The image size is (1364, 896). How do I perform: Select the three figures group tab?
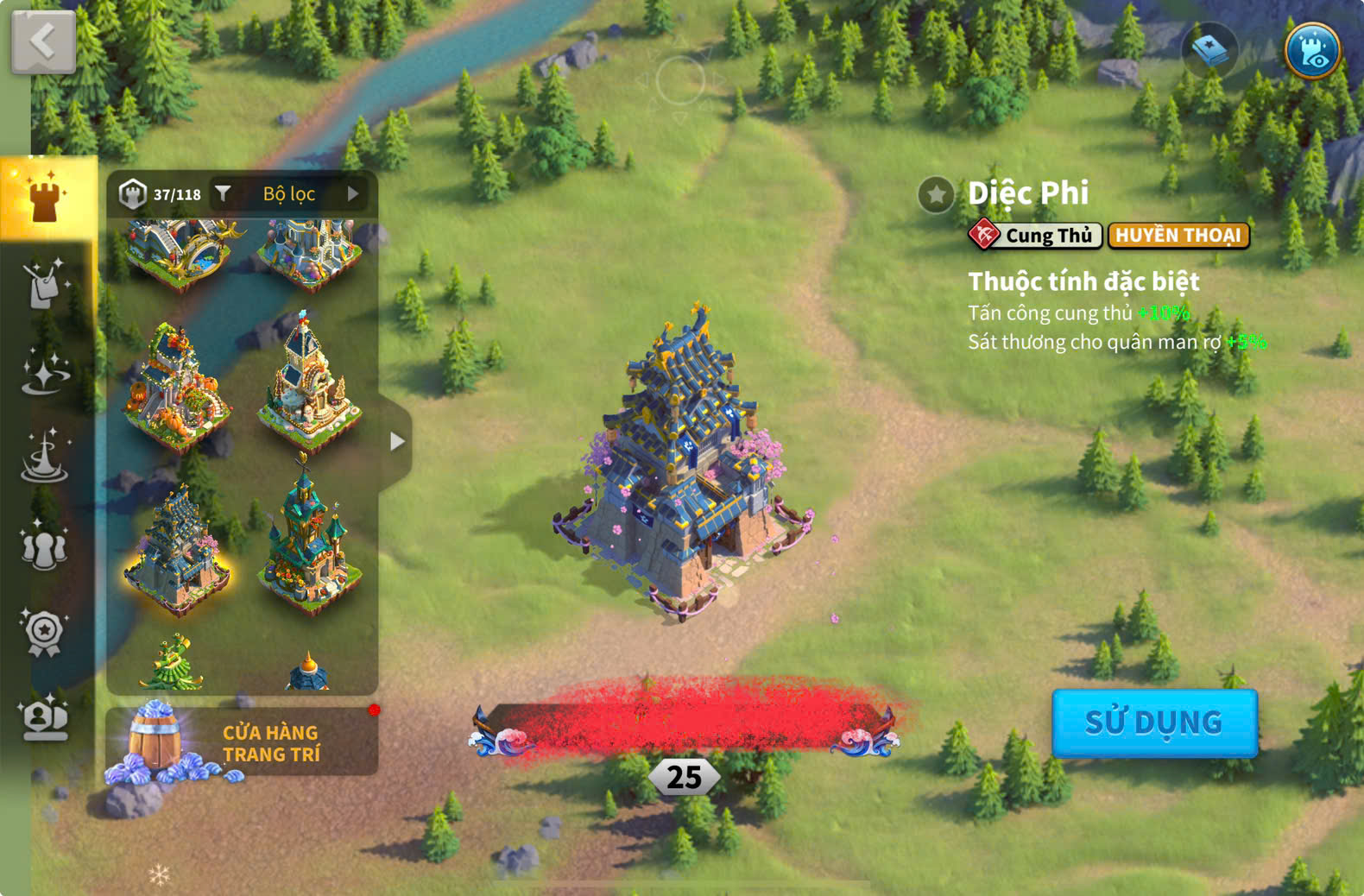(x=45, y=546)
